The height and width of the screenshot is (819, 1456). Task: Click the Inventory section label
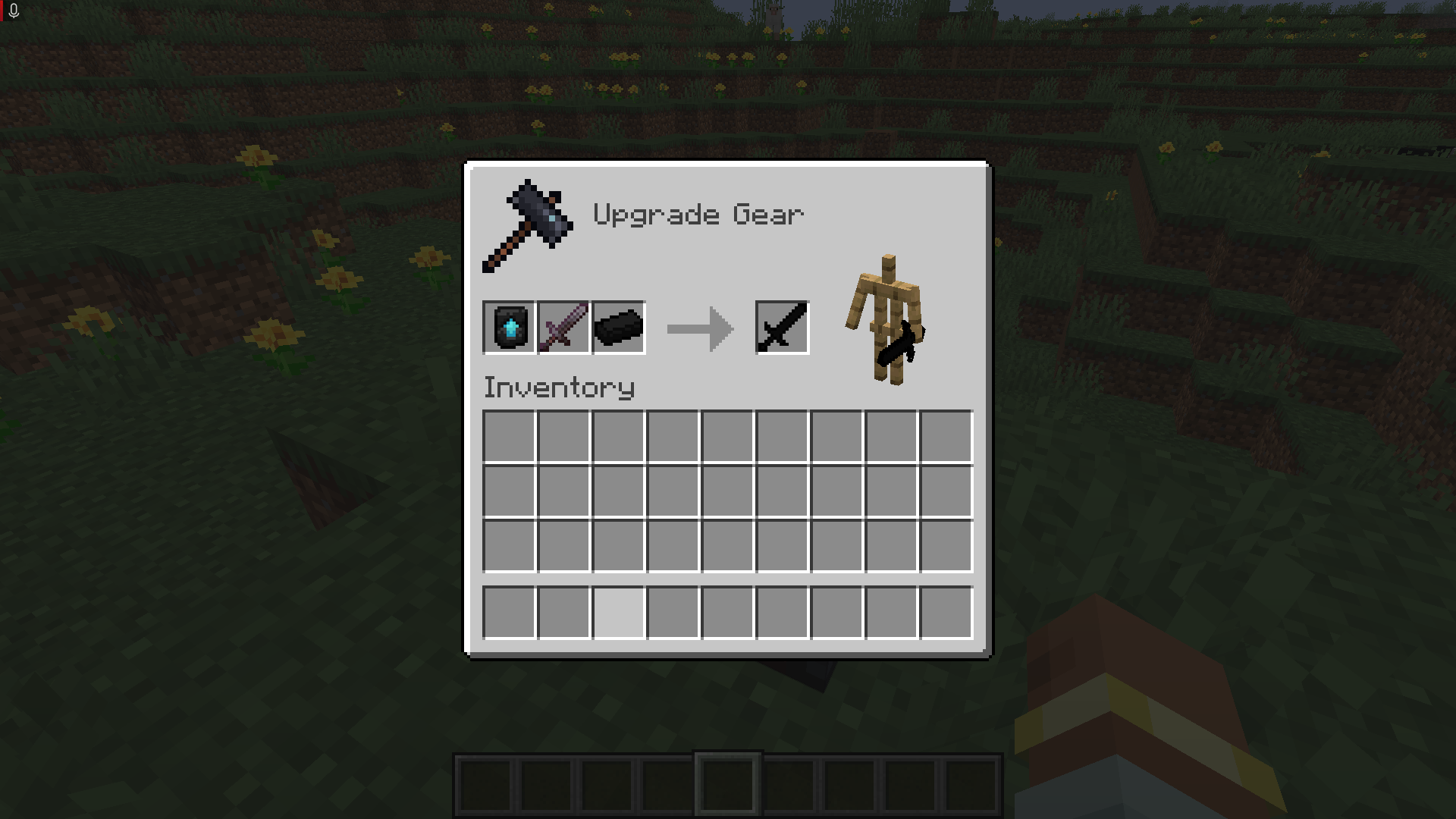[559, 388]
